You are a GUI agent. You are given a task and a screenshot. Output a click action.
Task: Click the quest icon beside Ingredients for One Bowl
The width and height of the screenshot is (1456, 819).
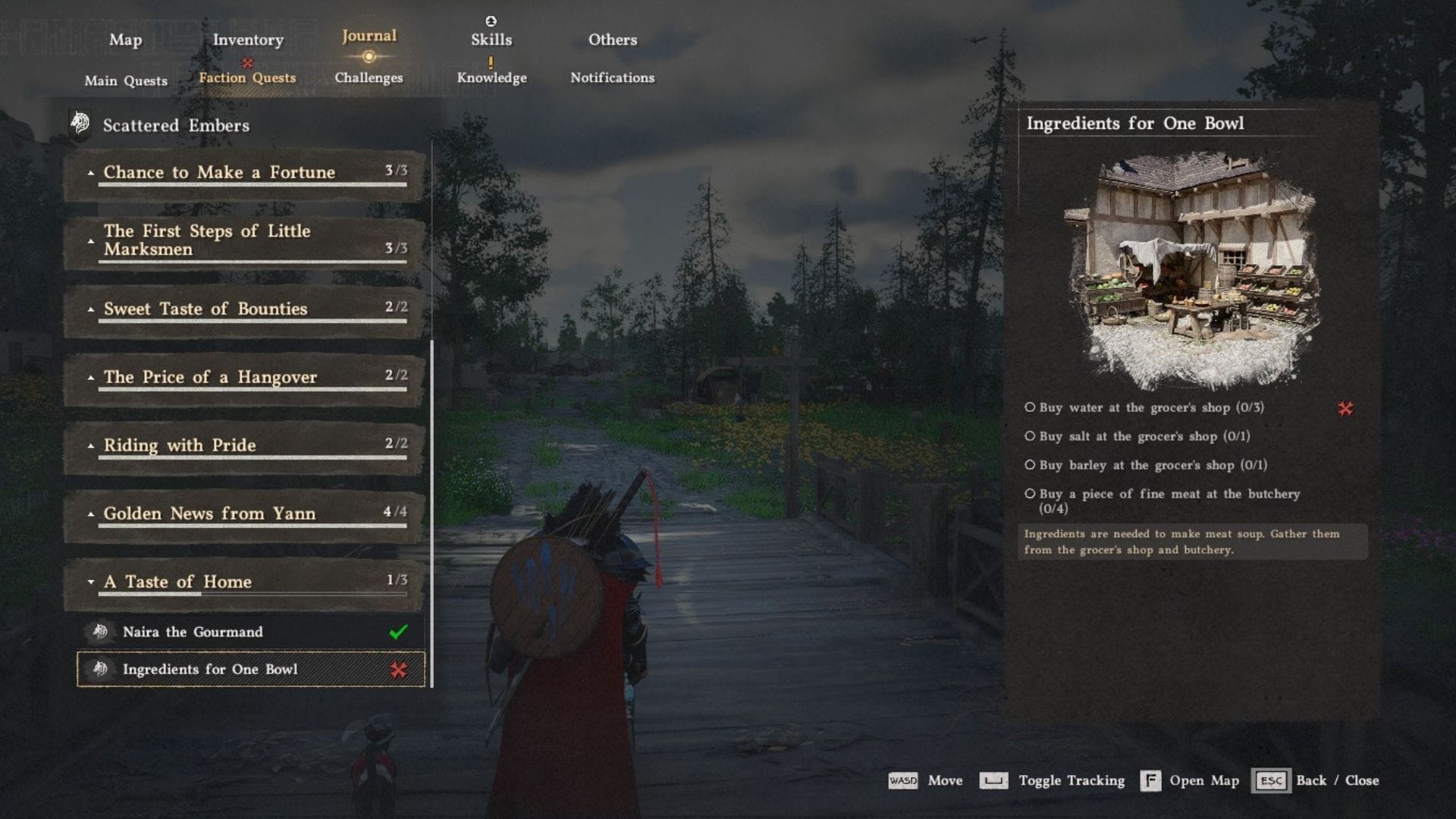(x=99, y=670)
